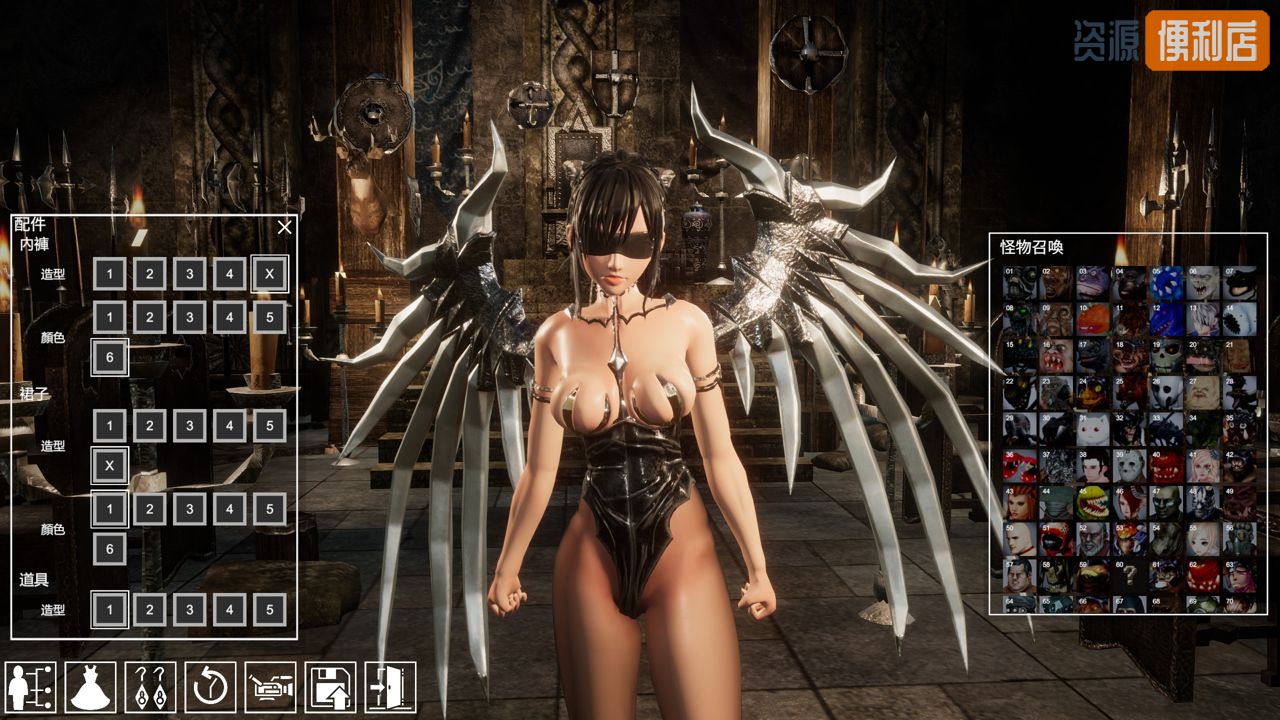Choose style 3 under 道具 props
Screen dimensions: 1280x720
pyautogui.click(x=189, y=609)
